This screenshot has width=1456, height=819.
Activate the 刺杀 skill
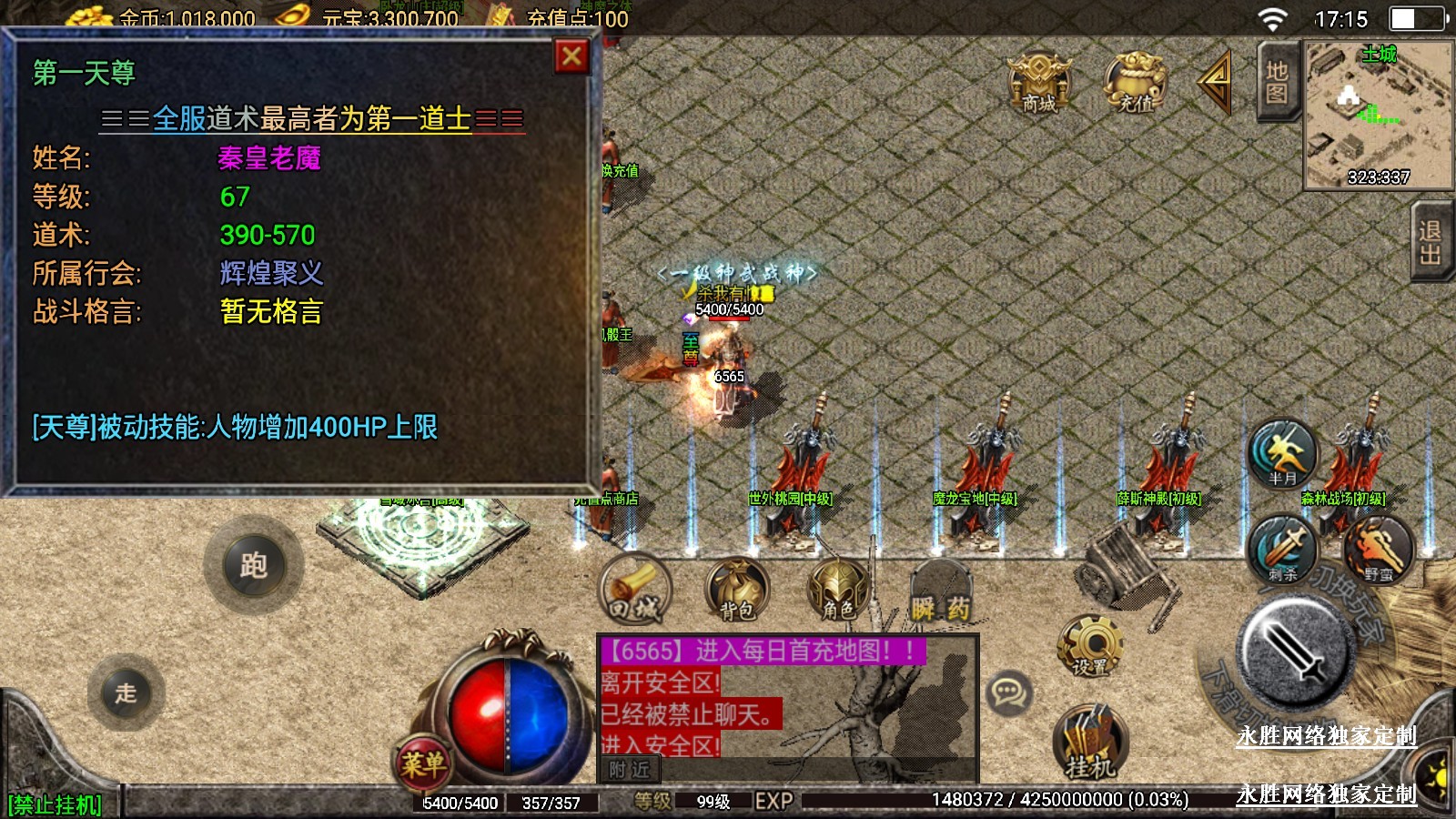(x=1282, y=548)
